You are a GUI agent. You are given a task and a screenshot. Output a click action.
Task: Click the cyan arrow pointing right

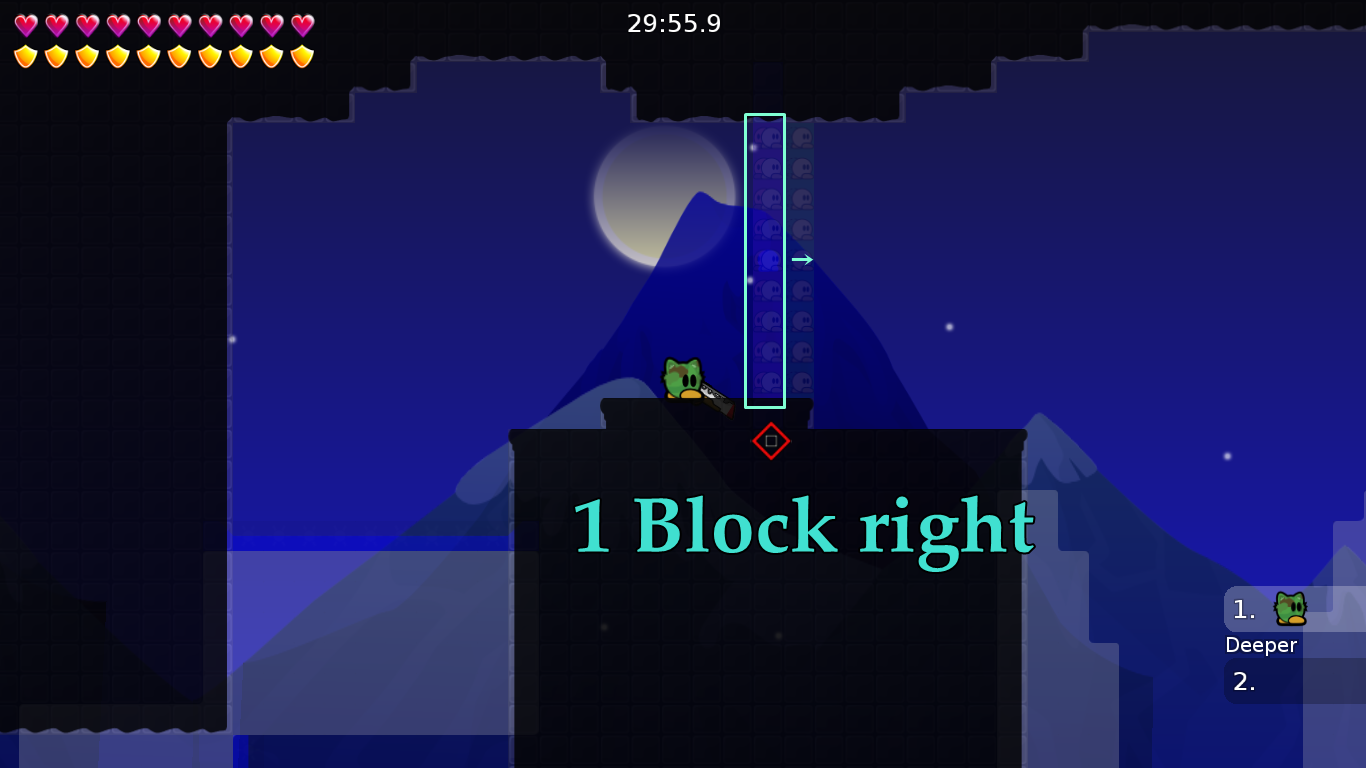pos(803,258)
